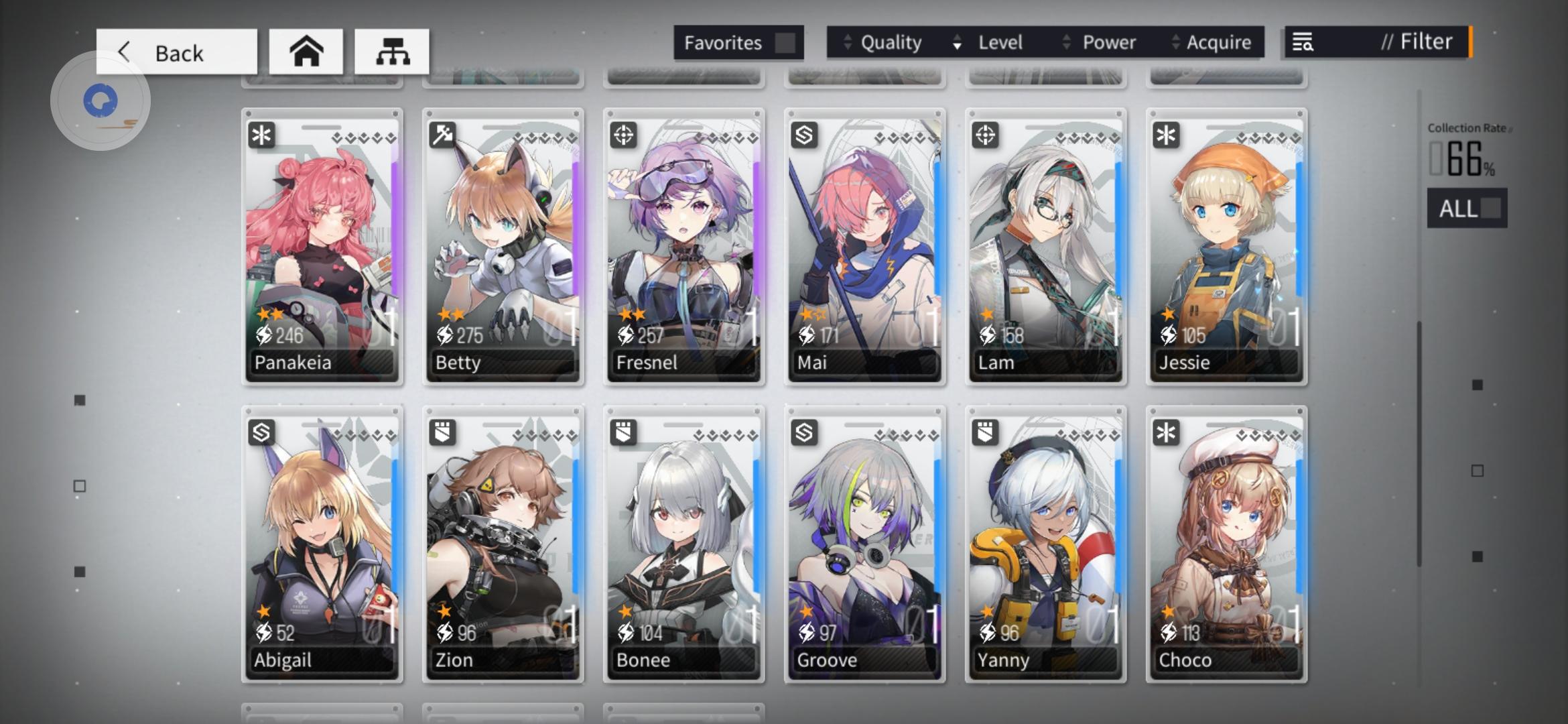Screen dimensions: 1568x724
Task: Enable the ALL checkbox under Collection Rate
Action: tap(1491, 208)
